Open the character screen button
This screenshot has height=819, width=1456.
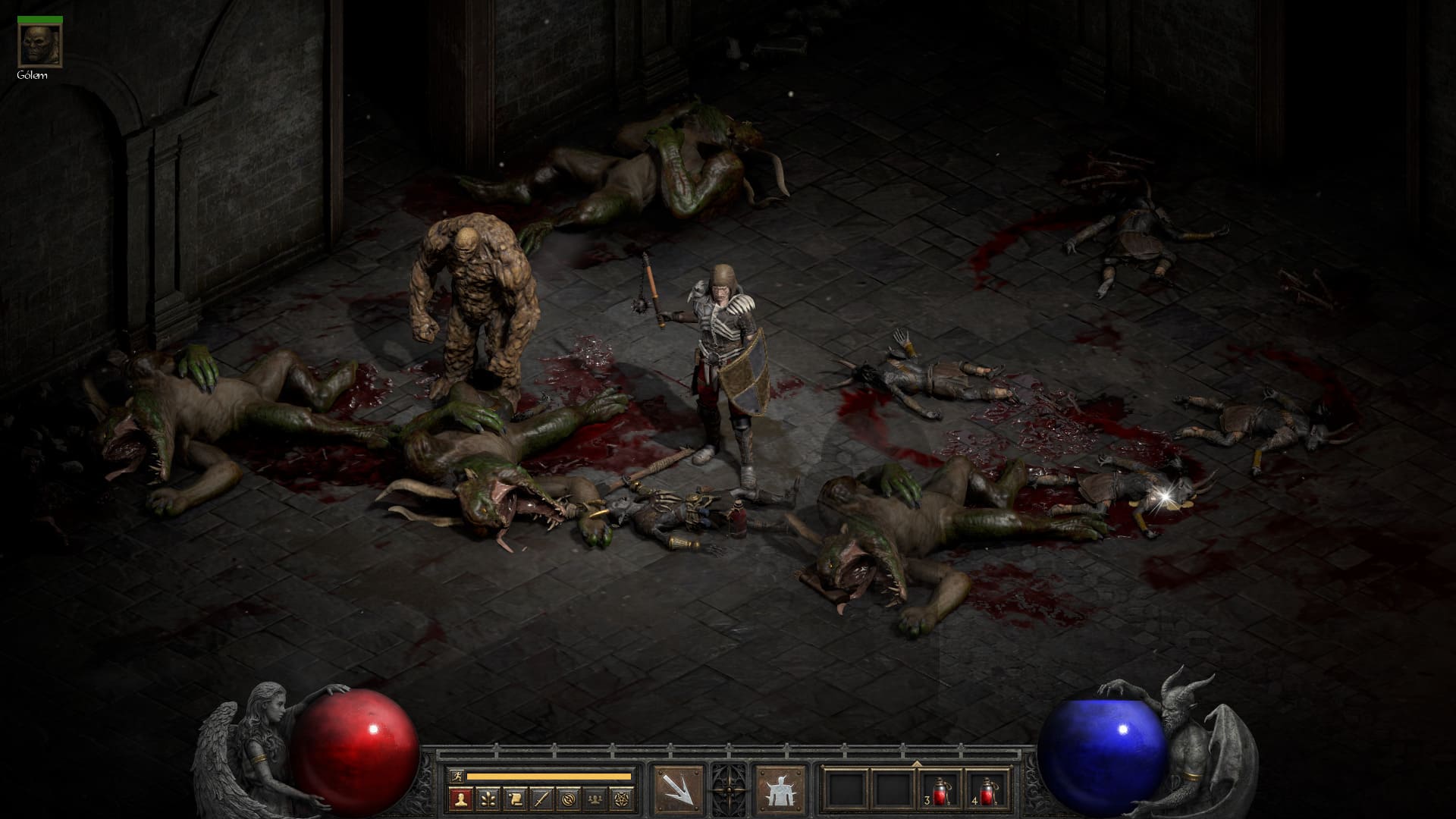click(x=460, y=799)
